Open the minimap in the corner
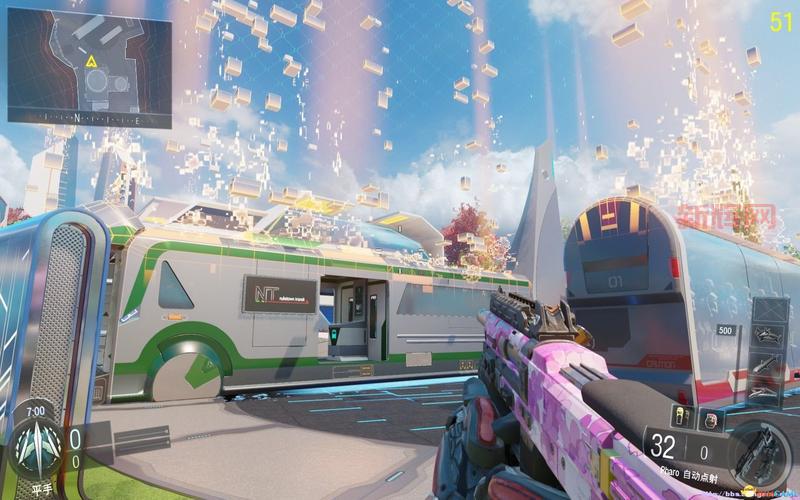This screenshot has height=500, width=800. pos(89,72)
